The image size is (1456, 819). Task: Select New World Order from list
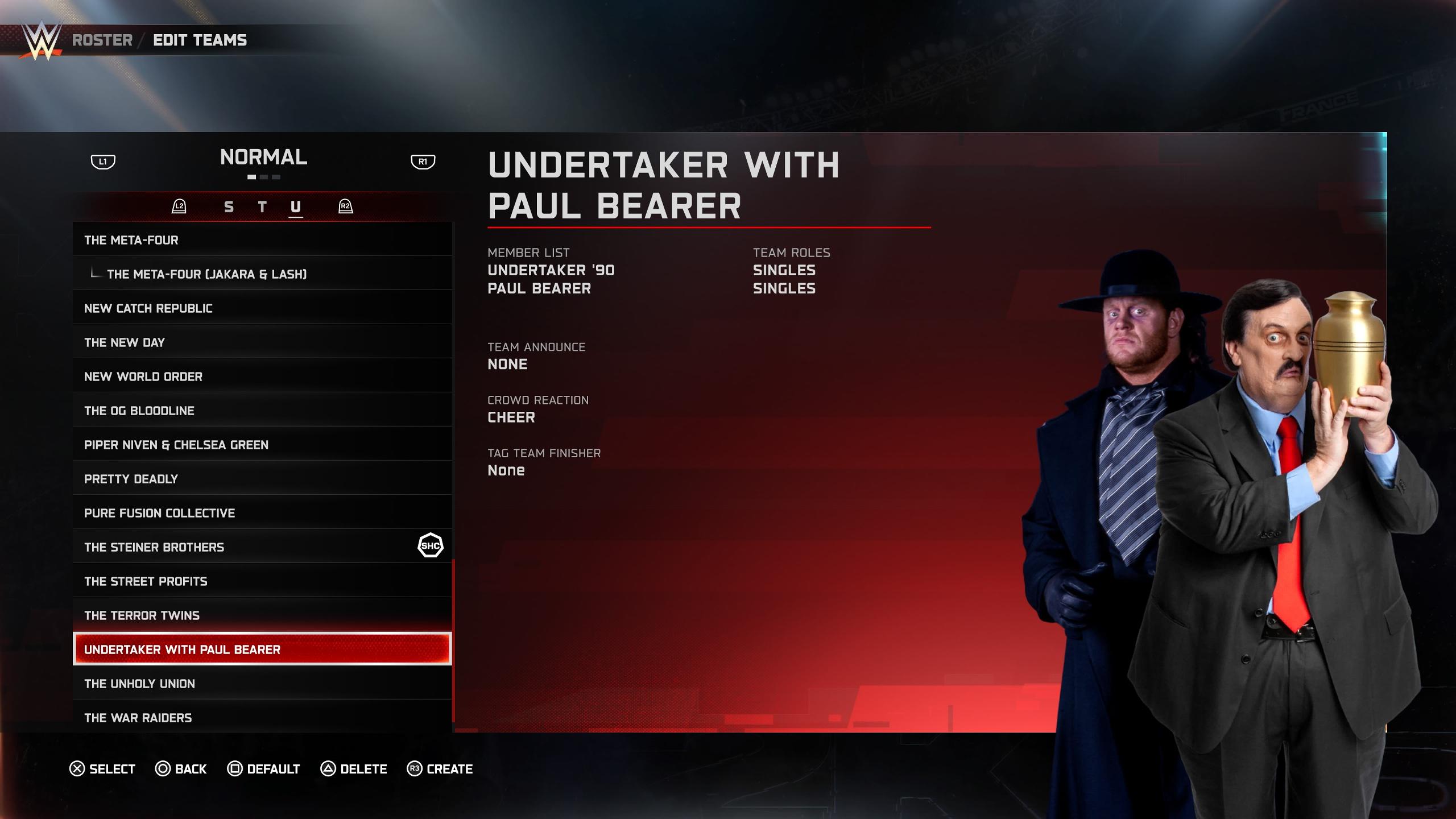point(262,377)
